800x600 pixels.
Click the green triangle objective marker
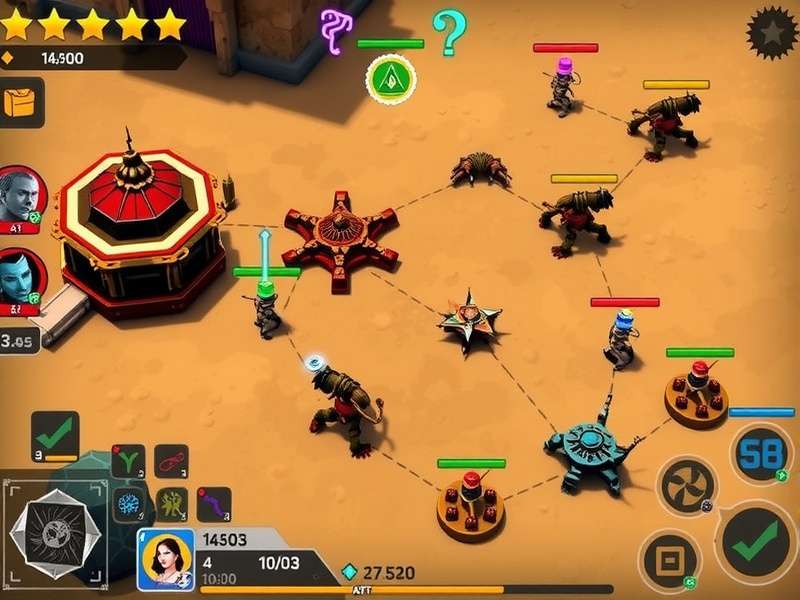coord(391,77)
